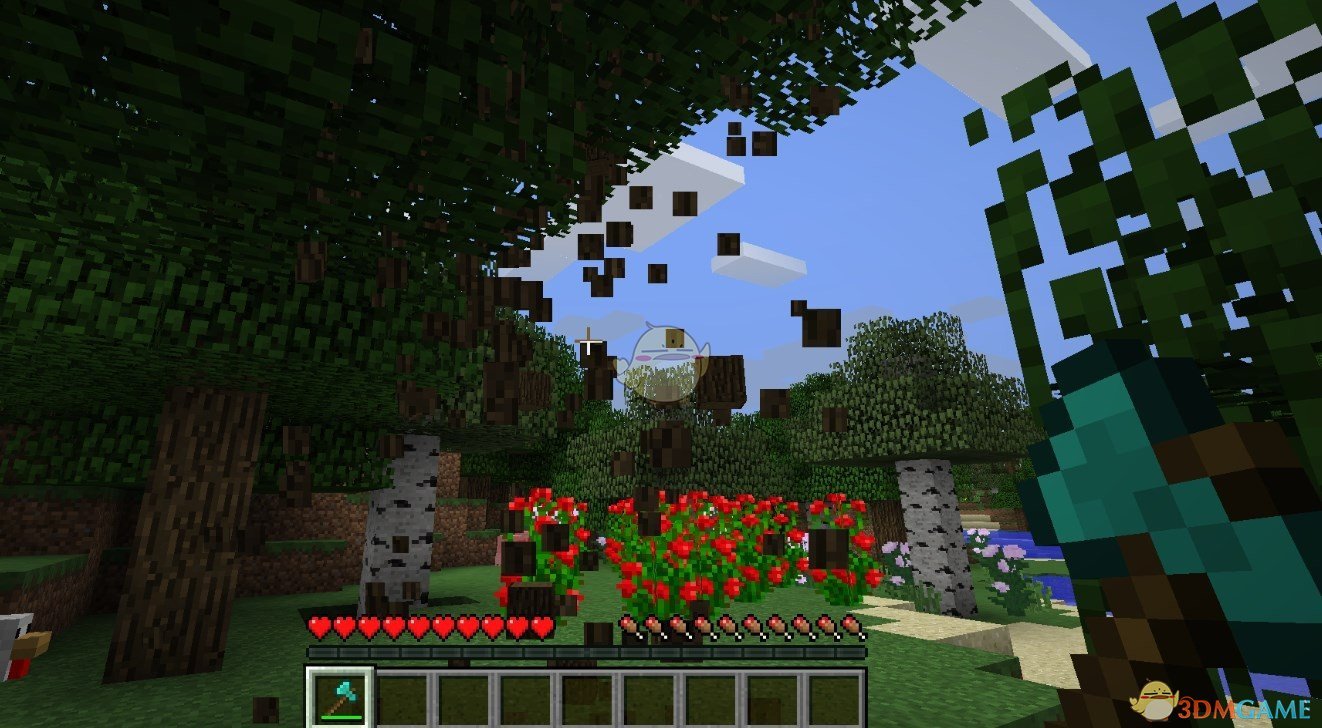Click the first drumstick hunger icon
1322x728 pixels.
[630, 628]
